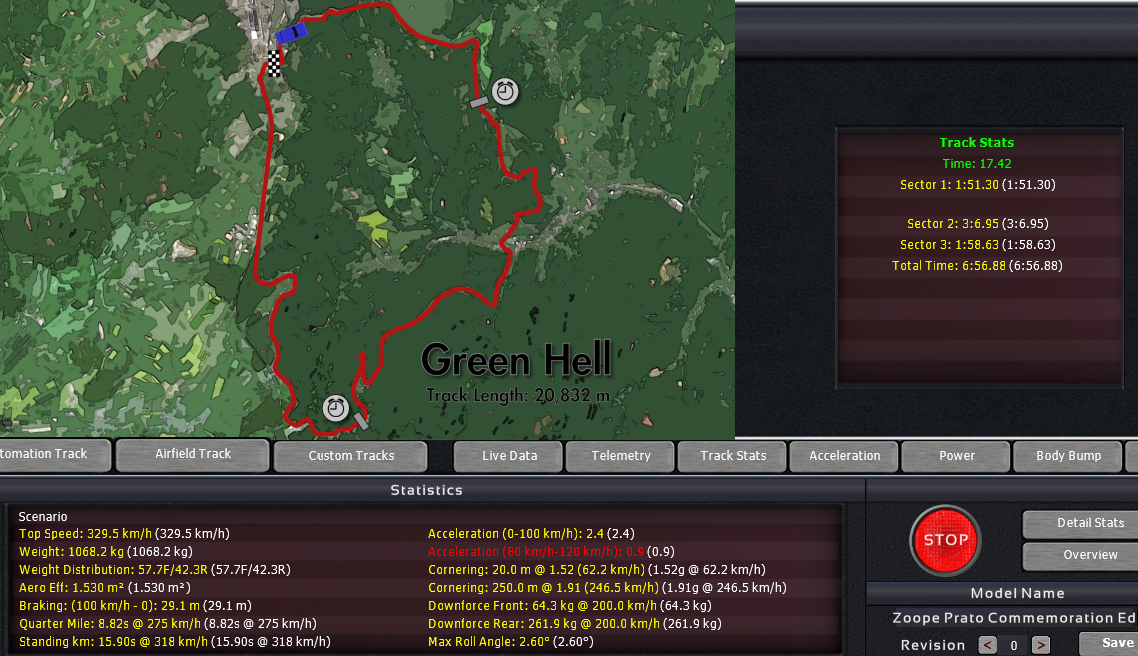Screen dimensions: 1138x656
Task: Open the Custom Tracks tab
Action: point(351,456)
